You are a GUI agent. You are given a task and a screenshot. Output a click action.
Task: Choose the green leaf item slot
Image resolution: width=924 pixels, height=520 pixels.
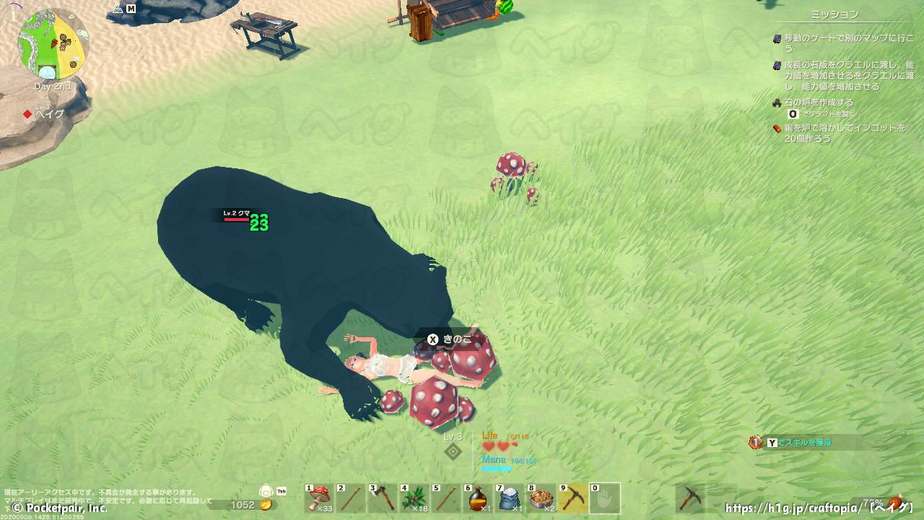(414, 498)
